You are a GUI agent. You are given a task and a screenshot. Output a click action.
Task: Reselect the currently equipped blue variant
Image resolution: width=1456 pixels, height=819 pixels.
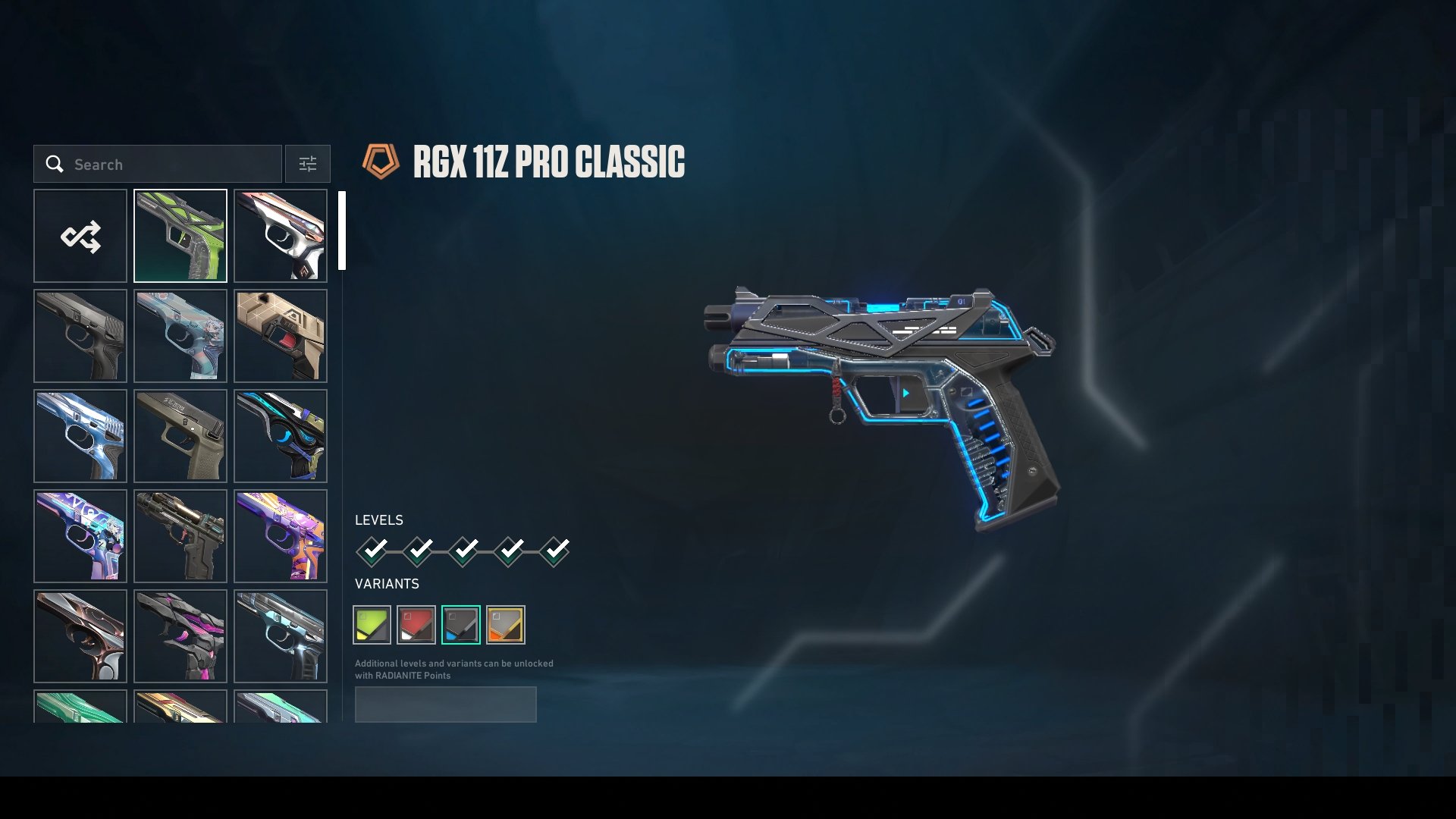pyautogui.click(x=461, y=624)
